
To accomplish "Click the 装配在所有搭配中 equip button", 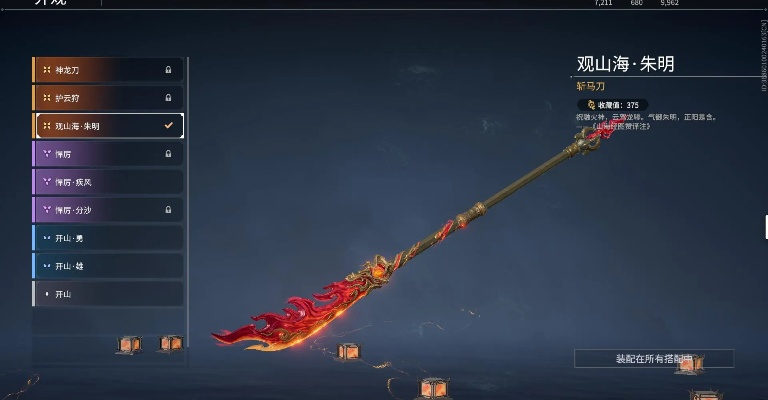I will [654, 358].
